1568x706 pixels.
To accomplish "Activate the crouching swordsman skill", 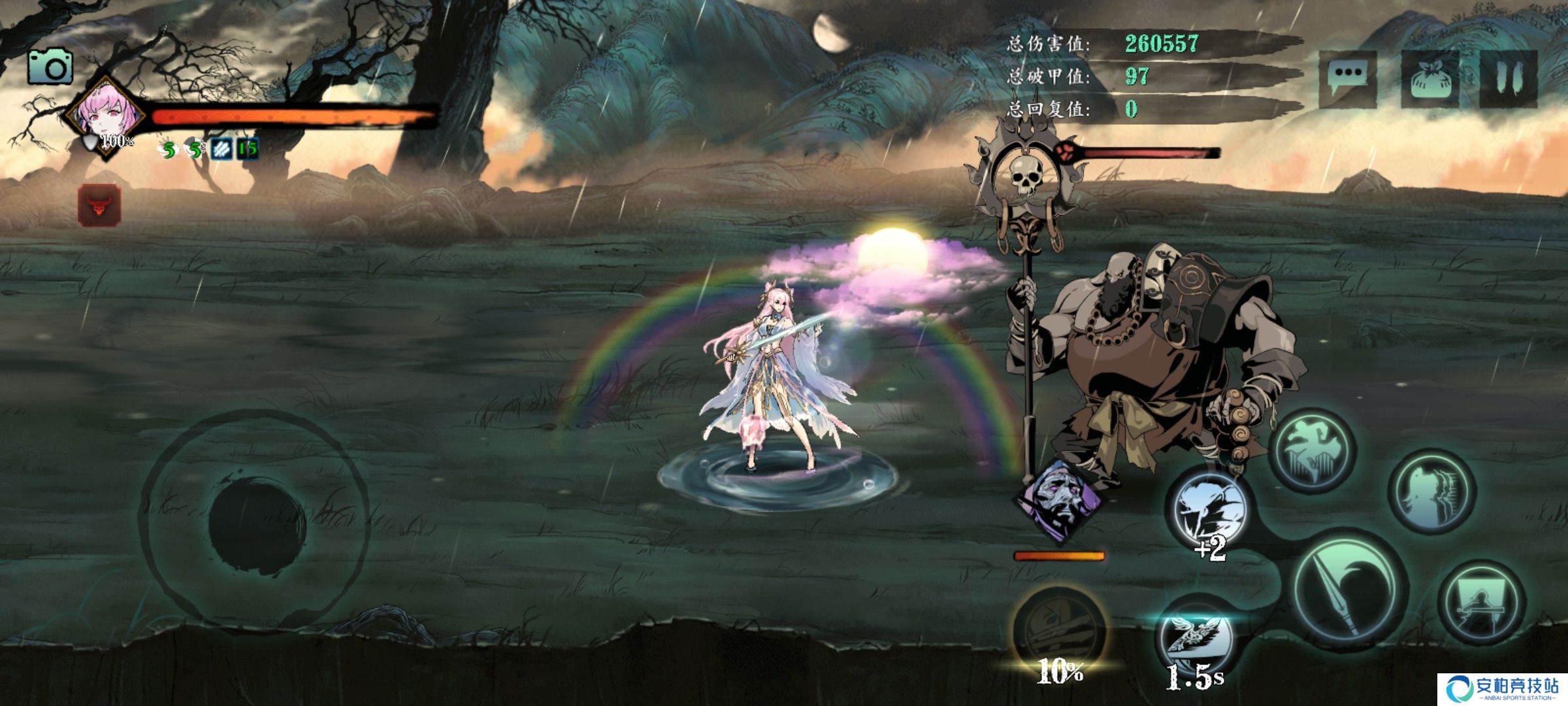I will pos(1482,603).
